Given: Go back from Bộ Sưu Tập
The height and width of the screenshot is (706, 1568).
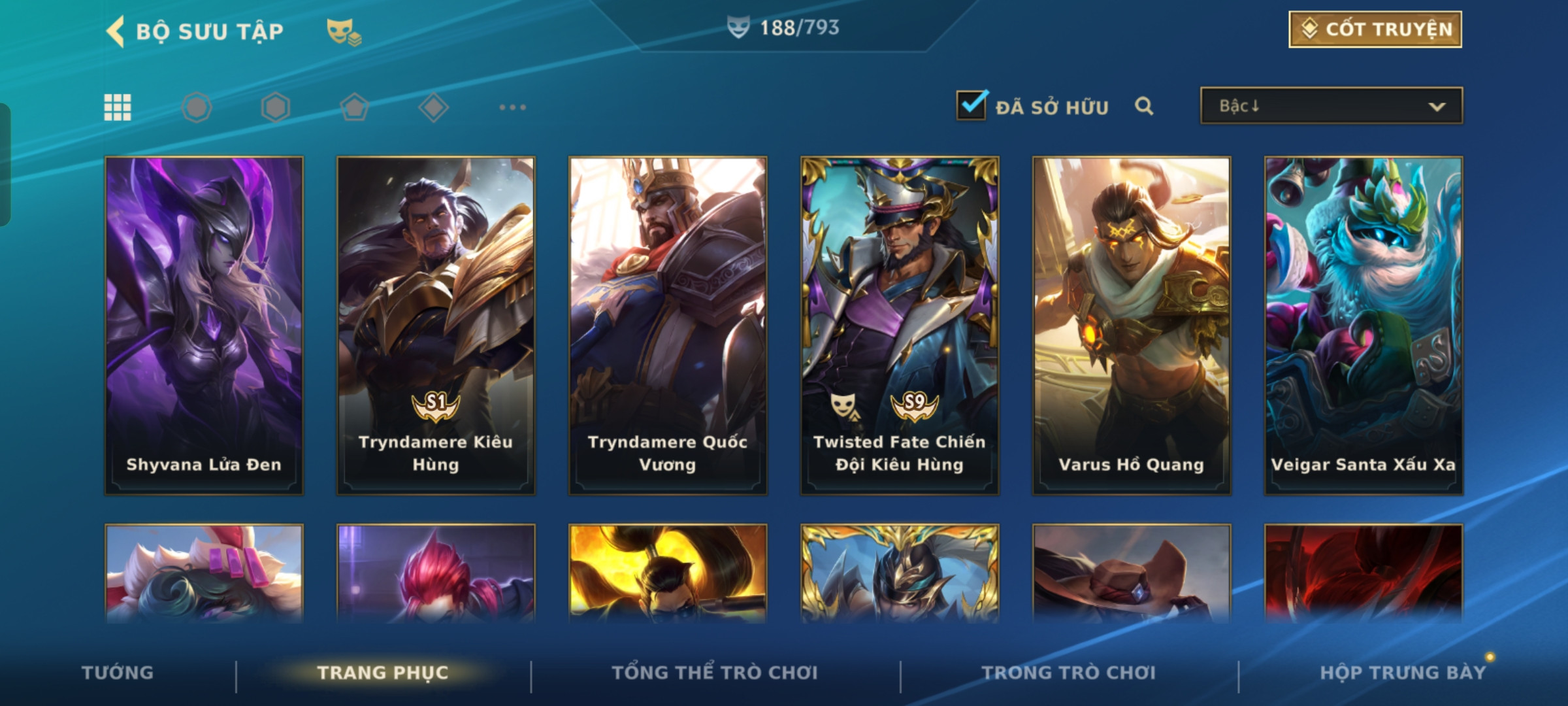Looking at the screenshot, I should pyautogui.click(x=116, y=31).
